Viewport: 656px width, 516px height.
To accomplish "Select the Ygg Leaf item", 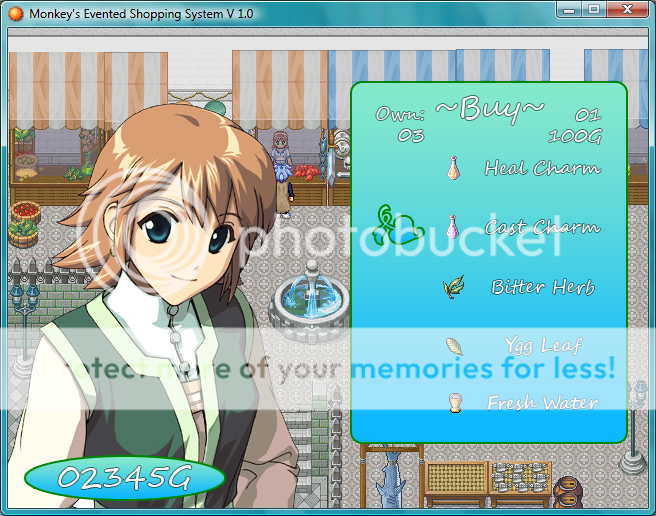I will pyautogui.click(x=546, y=346).
